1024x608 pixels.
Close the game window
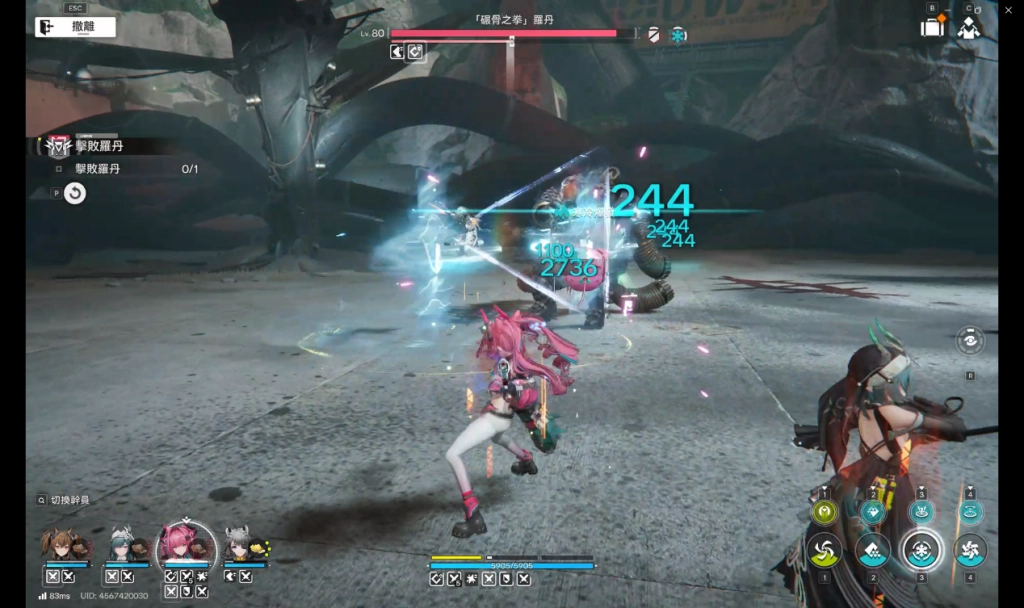(1010, 8)
